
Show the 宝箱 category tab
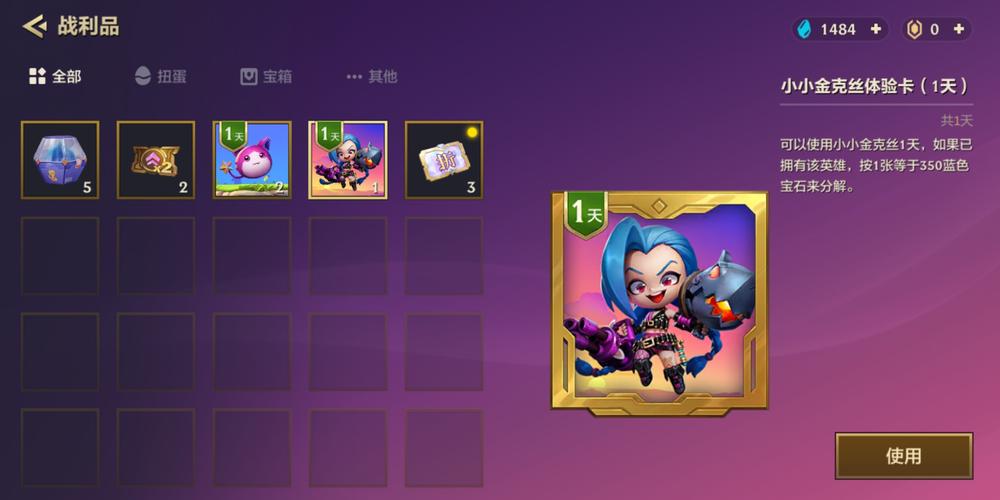tap(265, 76)
